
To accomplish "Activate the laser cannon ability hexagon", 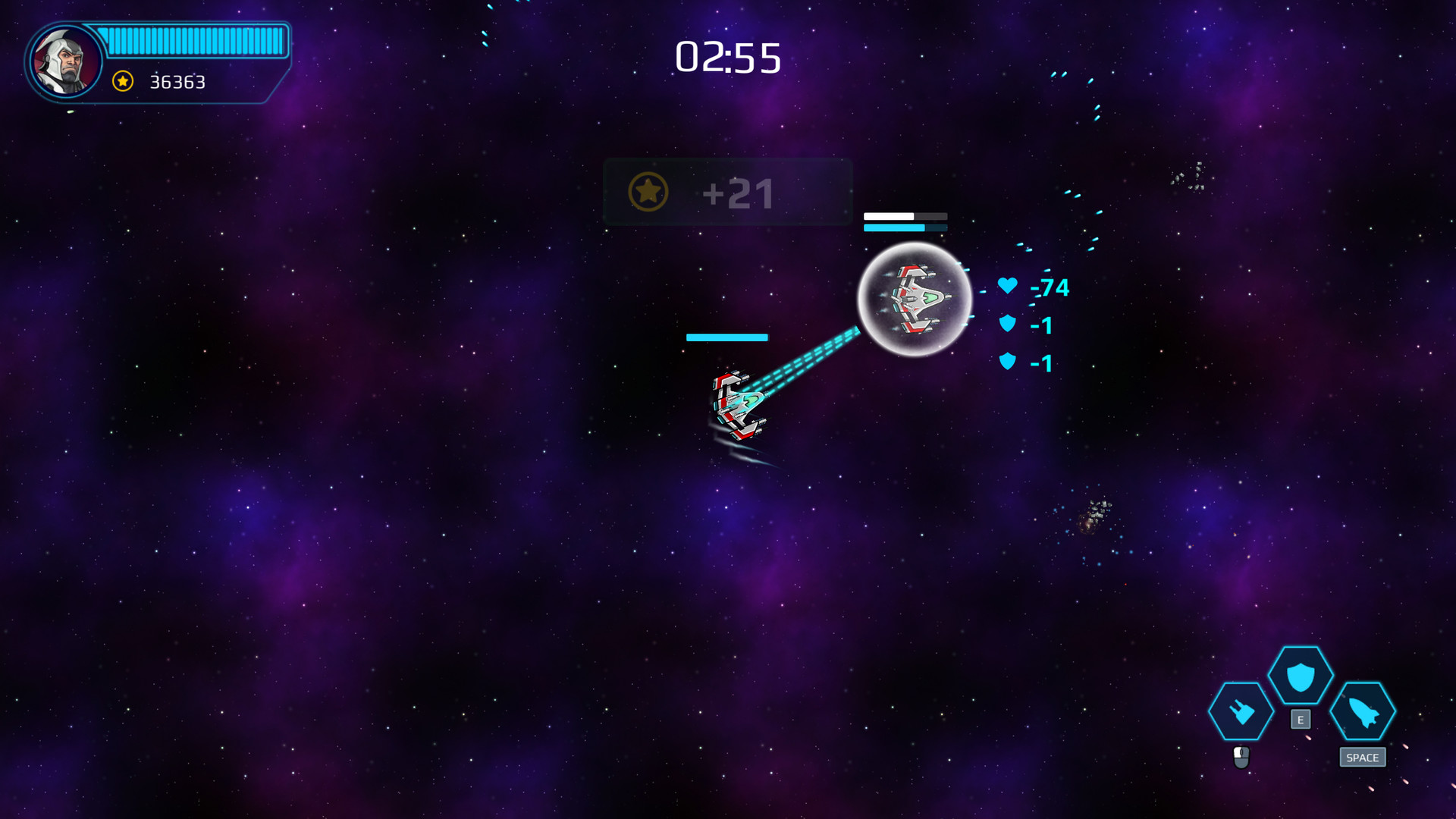I will 1242,713.
